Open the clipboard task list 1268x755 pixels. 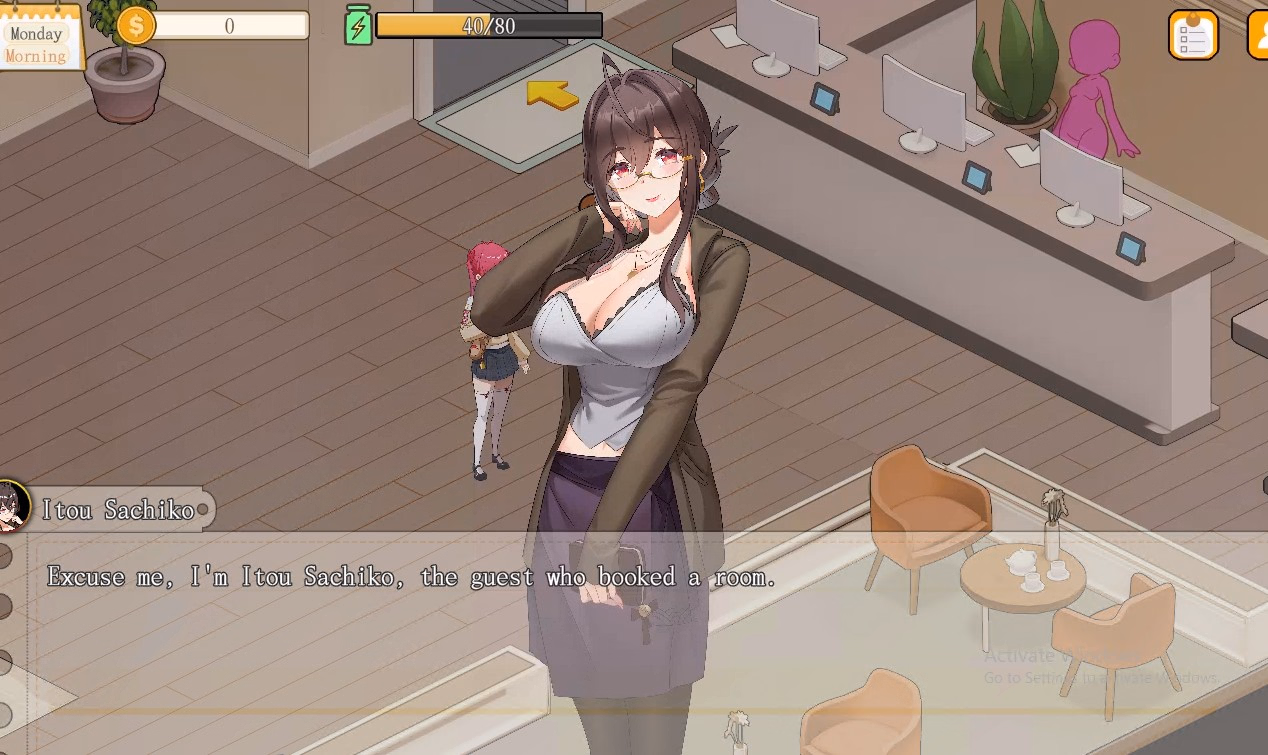point(1192,36)
